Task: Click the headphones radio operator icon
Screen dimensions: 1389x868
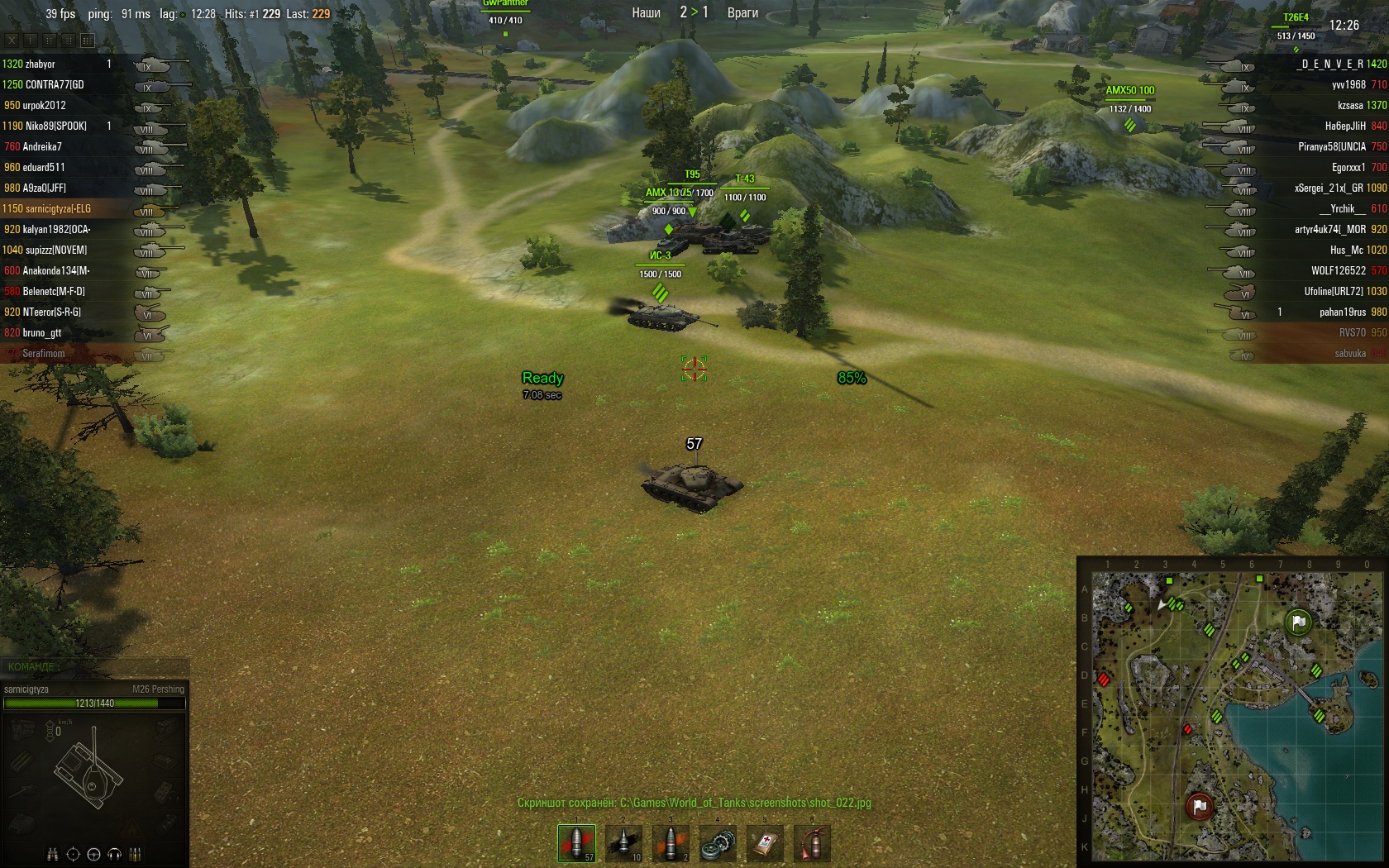Action: point(115,854)
